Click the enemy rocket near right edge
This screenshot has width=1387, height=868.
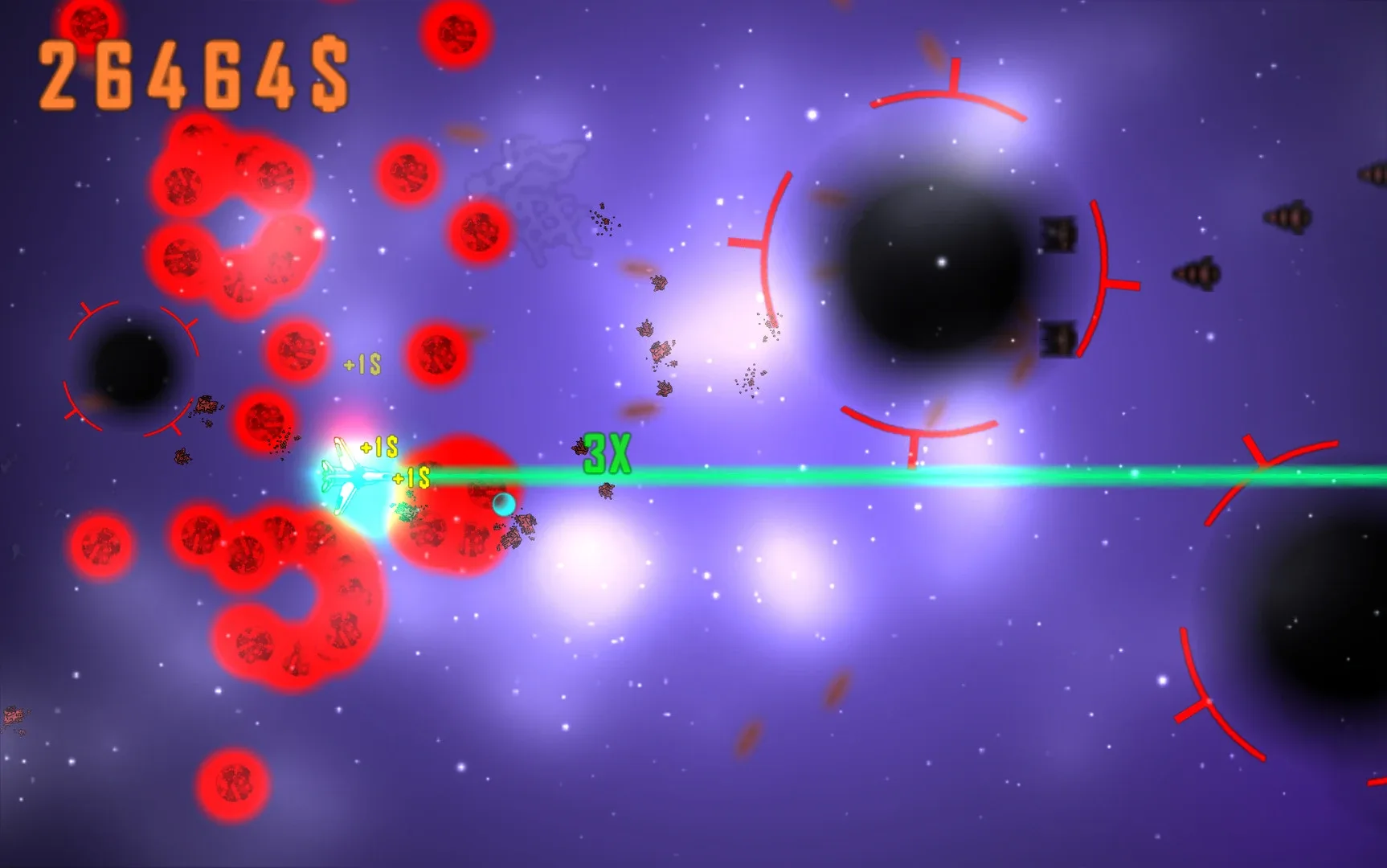1287,218
